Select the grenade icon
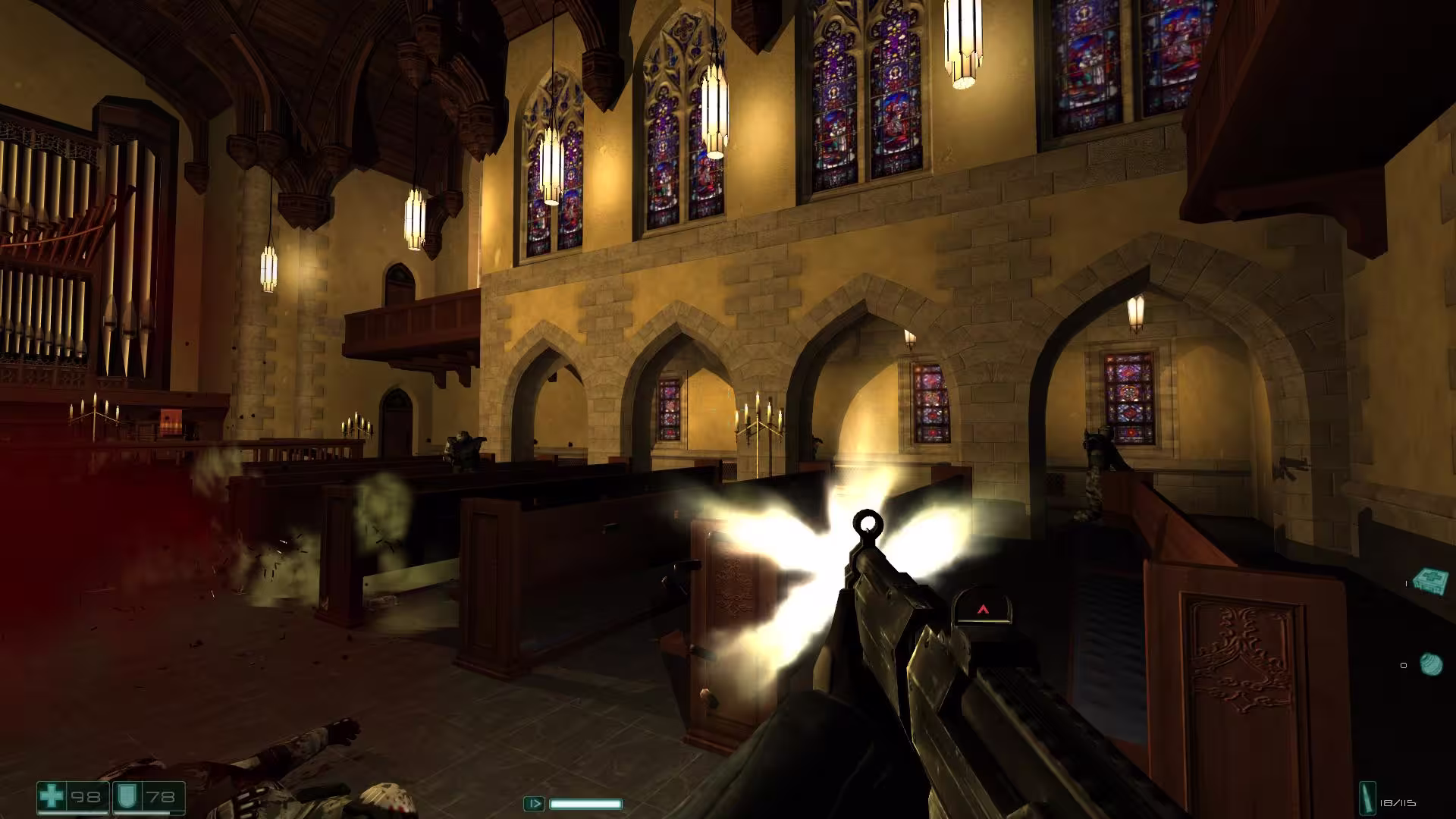1456x819 pixels. (1431, 664)
